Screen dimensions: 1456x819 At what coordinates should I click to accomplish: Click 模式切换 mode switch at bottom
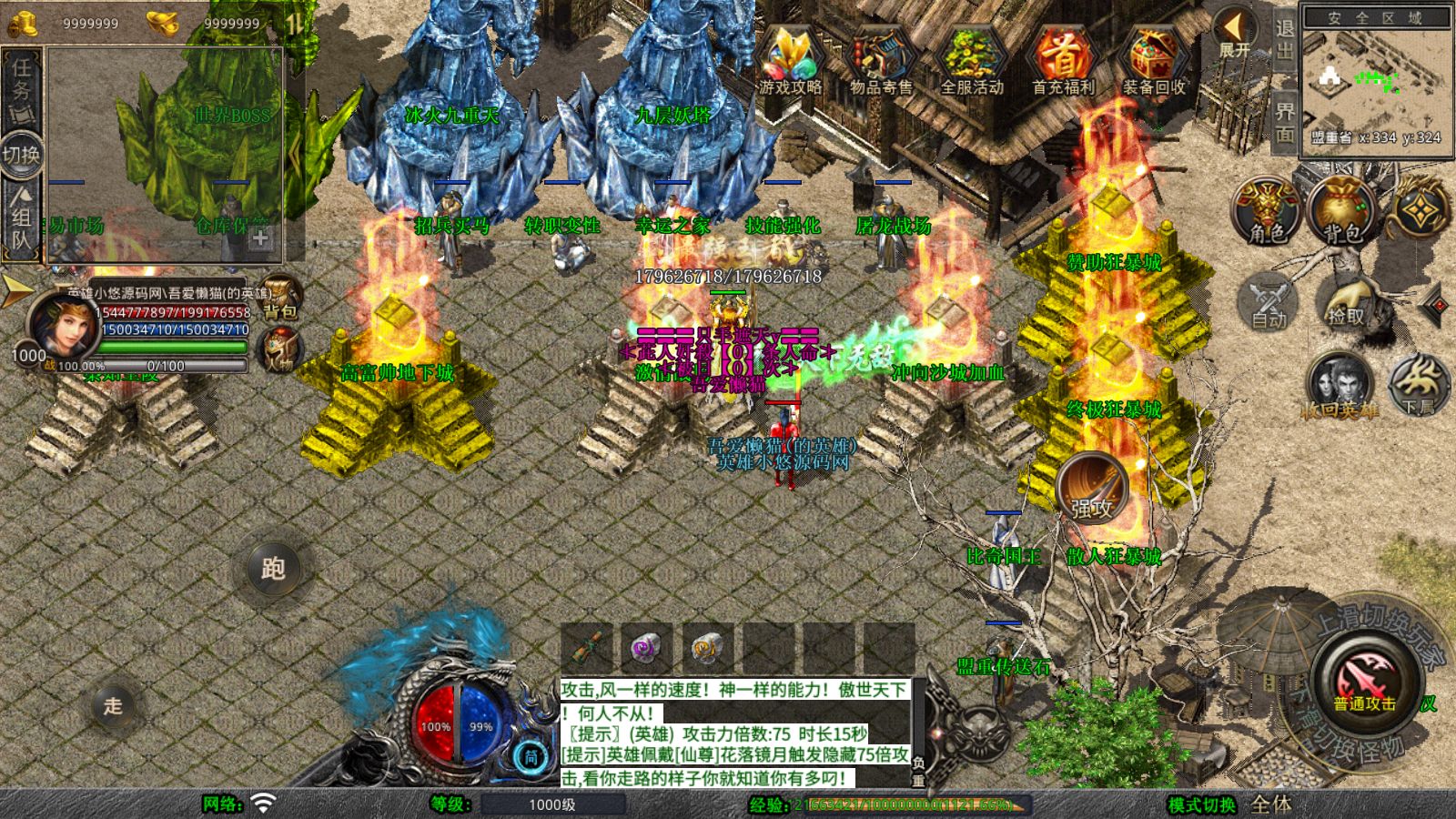(1202, 804)
